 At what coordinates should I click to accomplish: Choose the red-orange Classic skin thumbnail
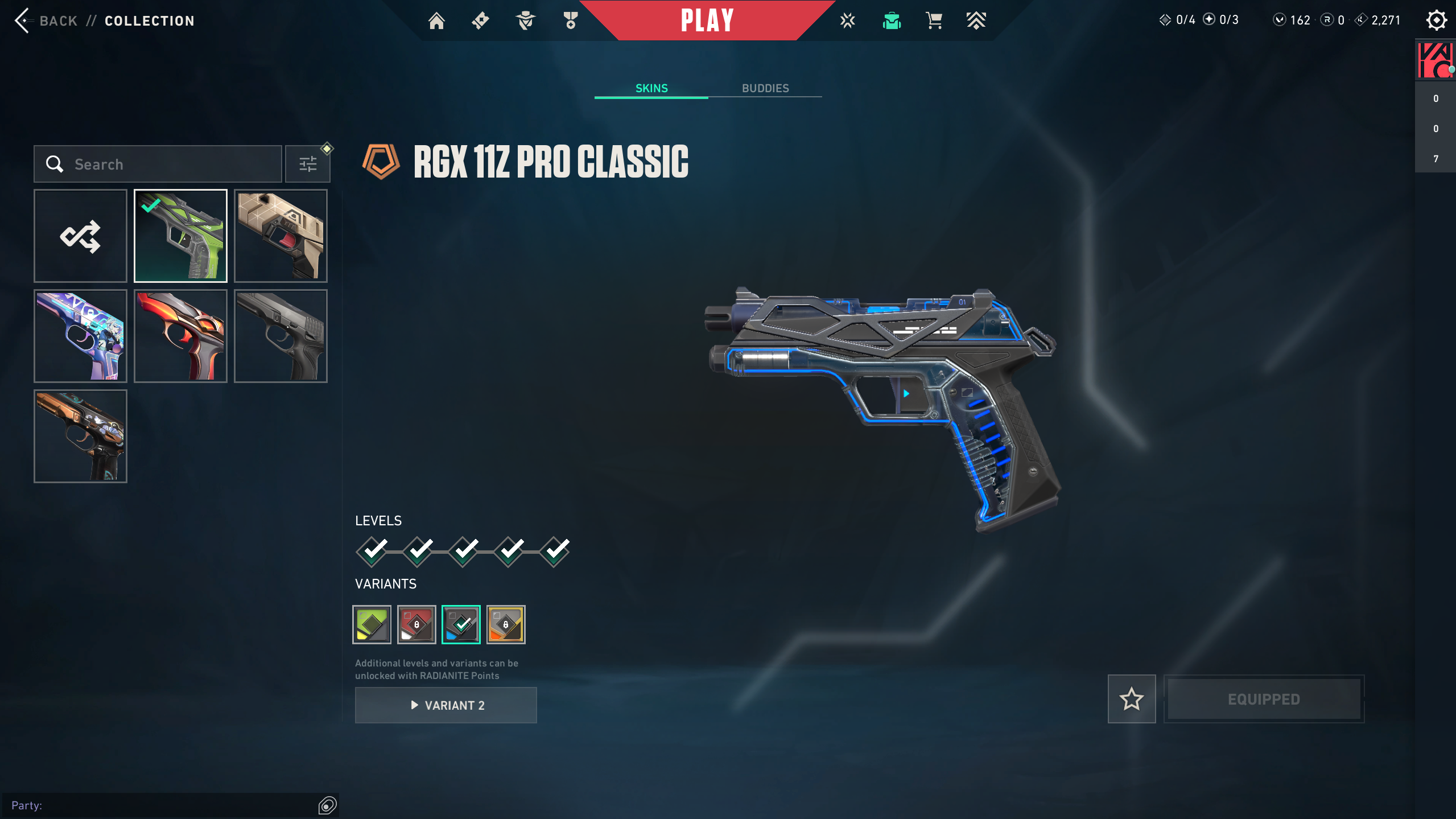point(180,336)
